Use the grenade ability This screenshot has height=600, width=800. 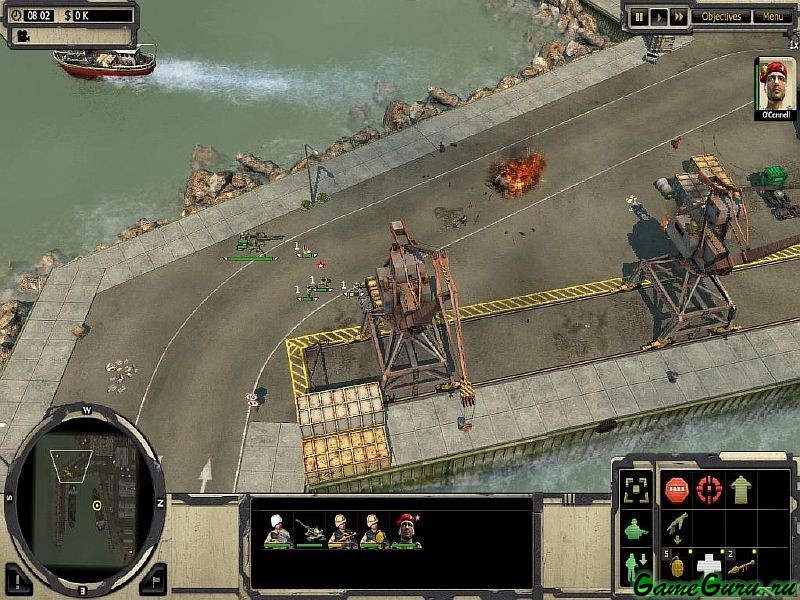(676, 565)
